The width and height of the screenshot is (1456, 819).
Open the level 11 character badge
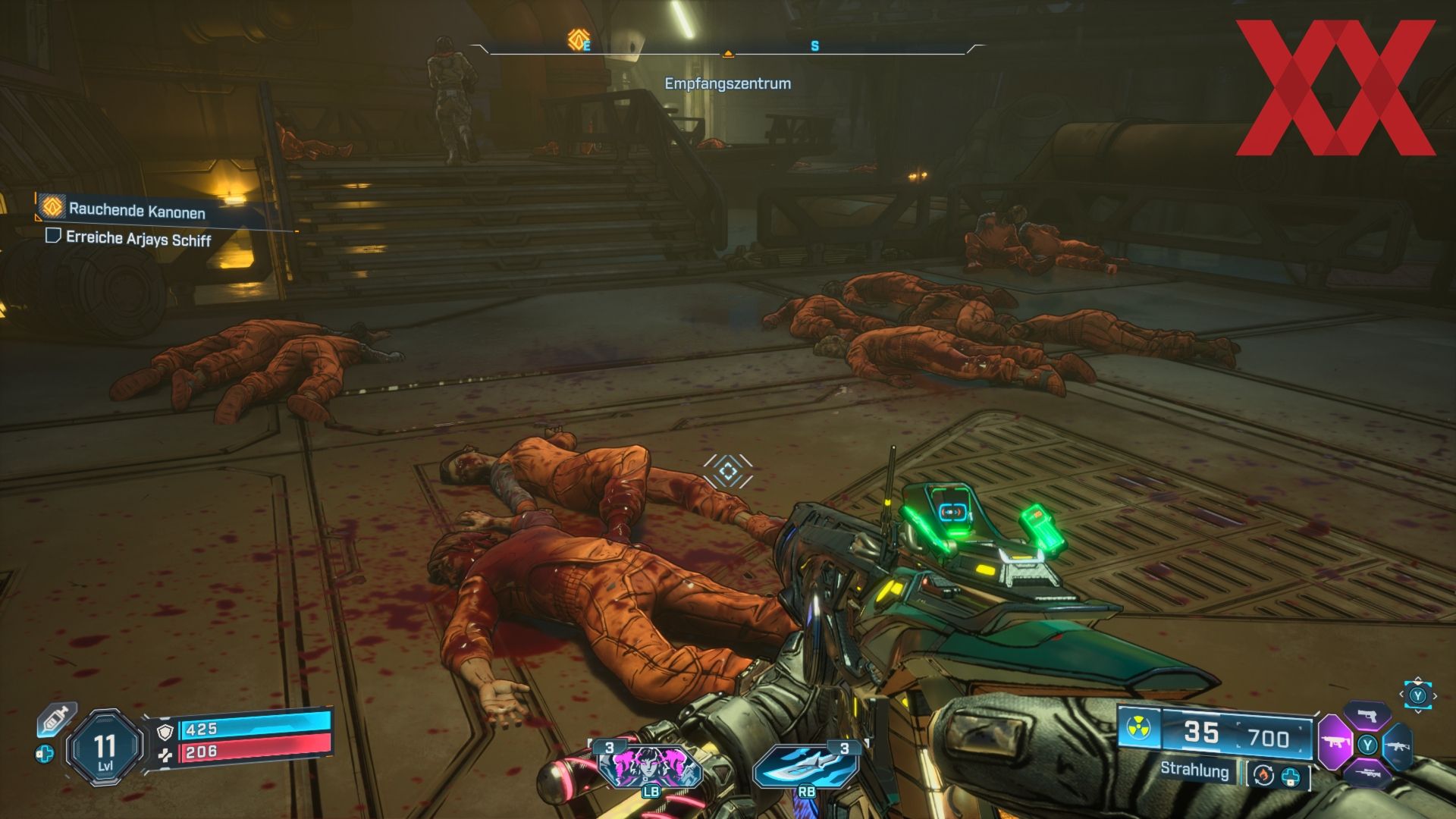point(105,748)
